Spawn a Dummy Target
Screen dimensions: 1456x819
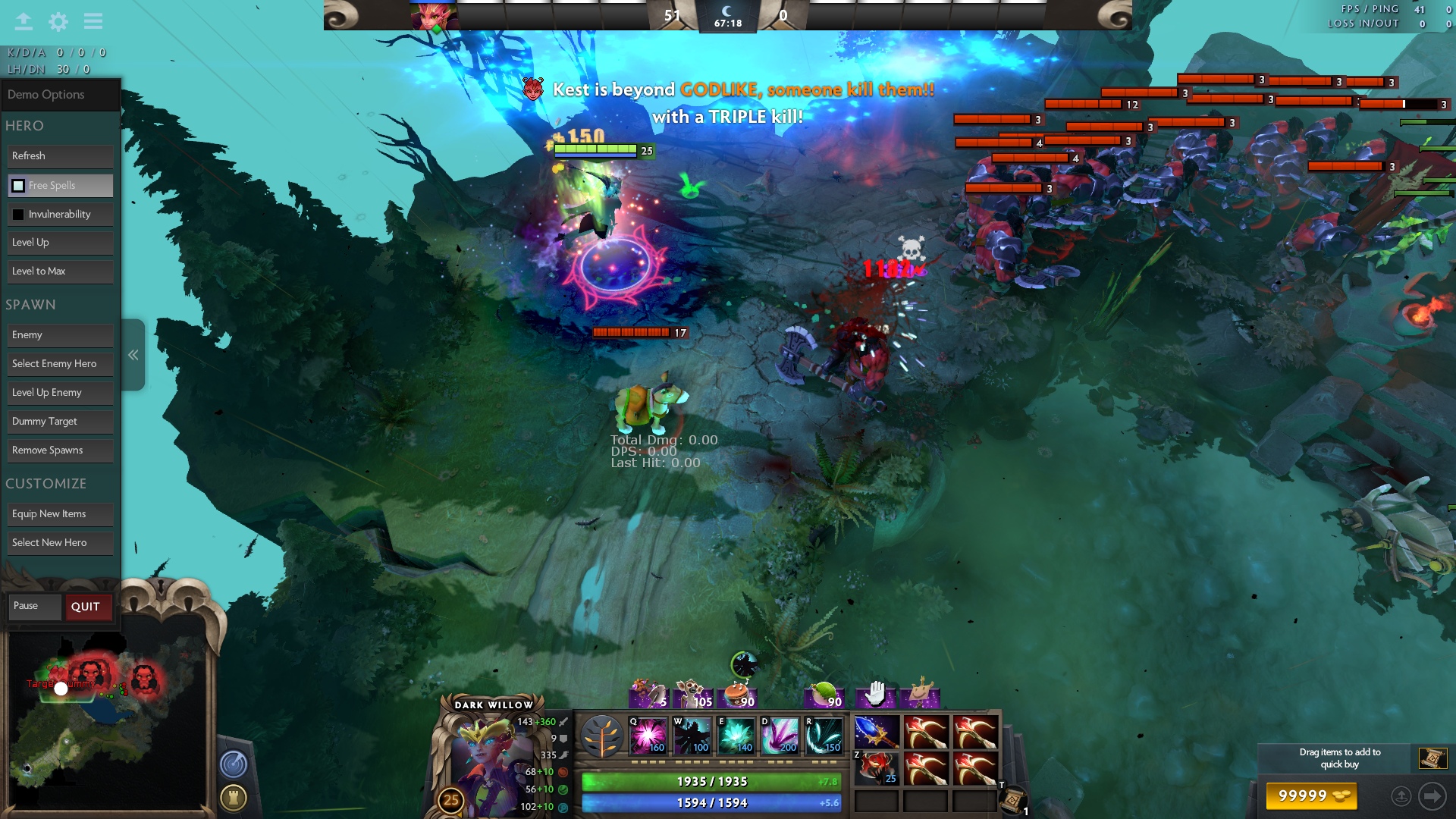pyautogui.click(x=60, y=422)
